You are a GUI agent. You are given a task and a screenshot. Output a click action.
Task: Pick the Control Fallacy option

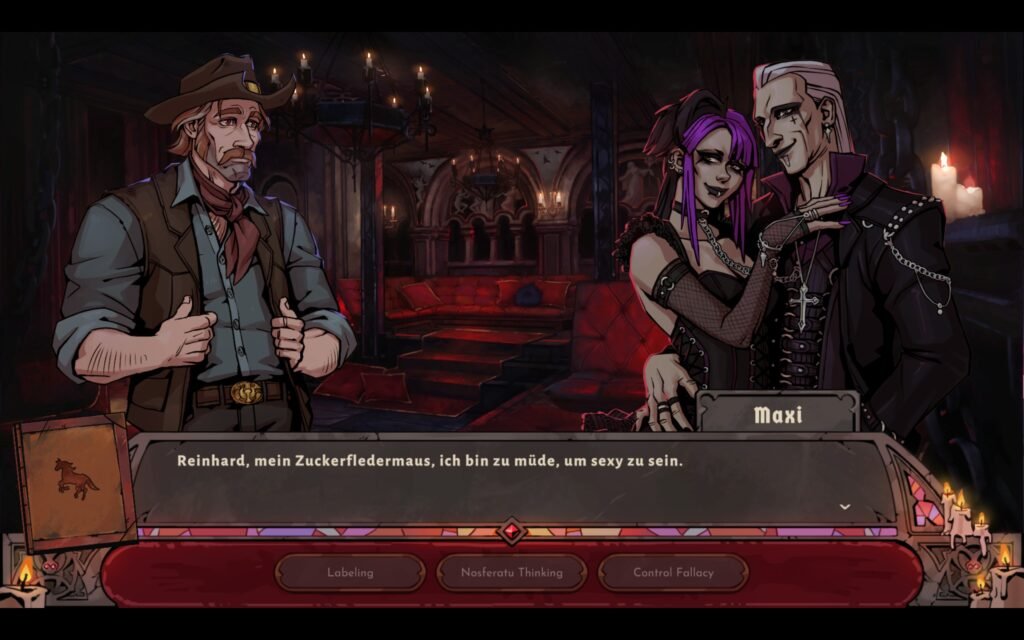point(673,573)
